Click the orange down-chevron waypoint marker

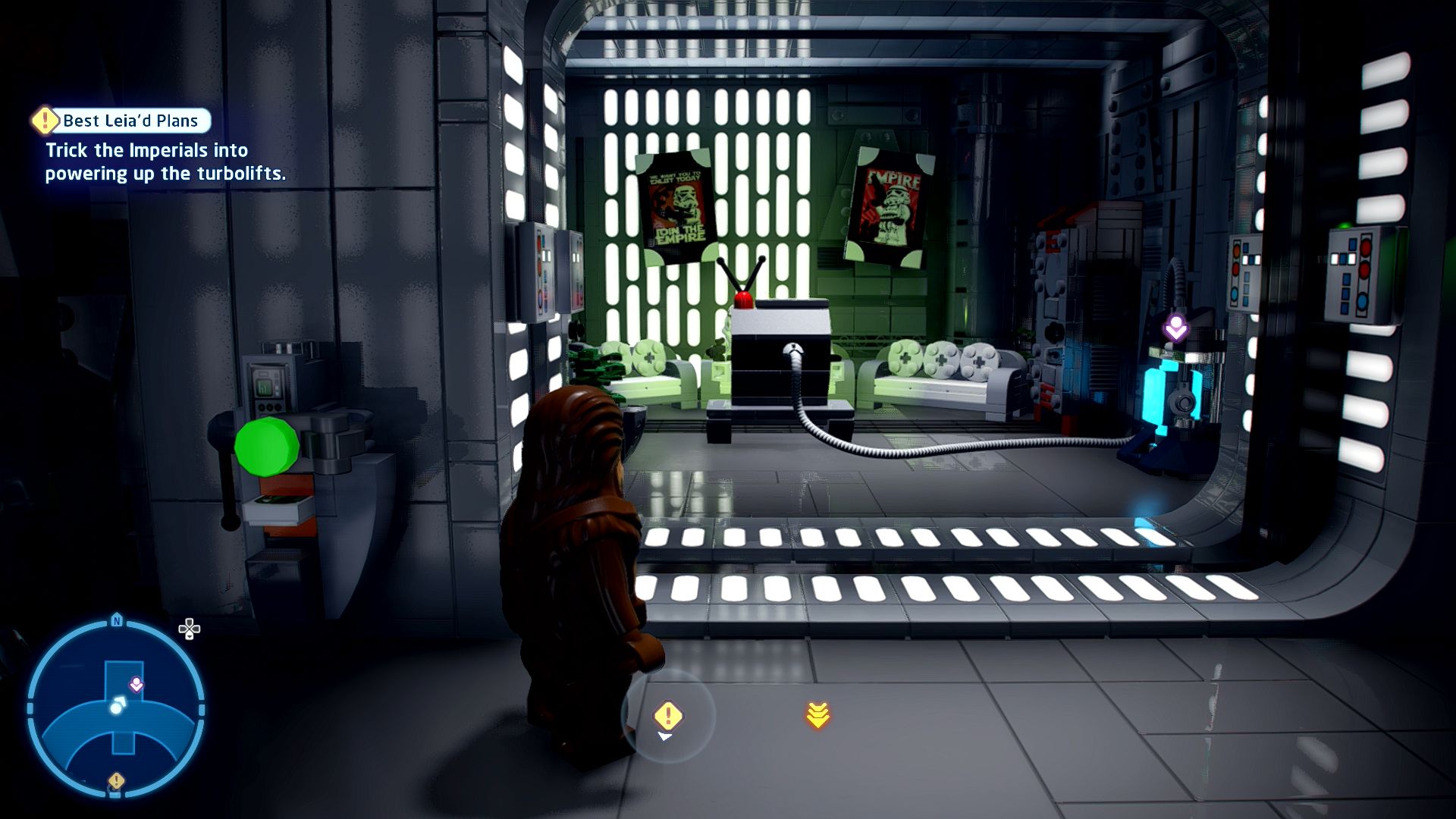click(817, 715)
